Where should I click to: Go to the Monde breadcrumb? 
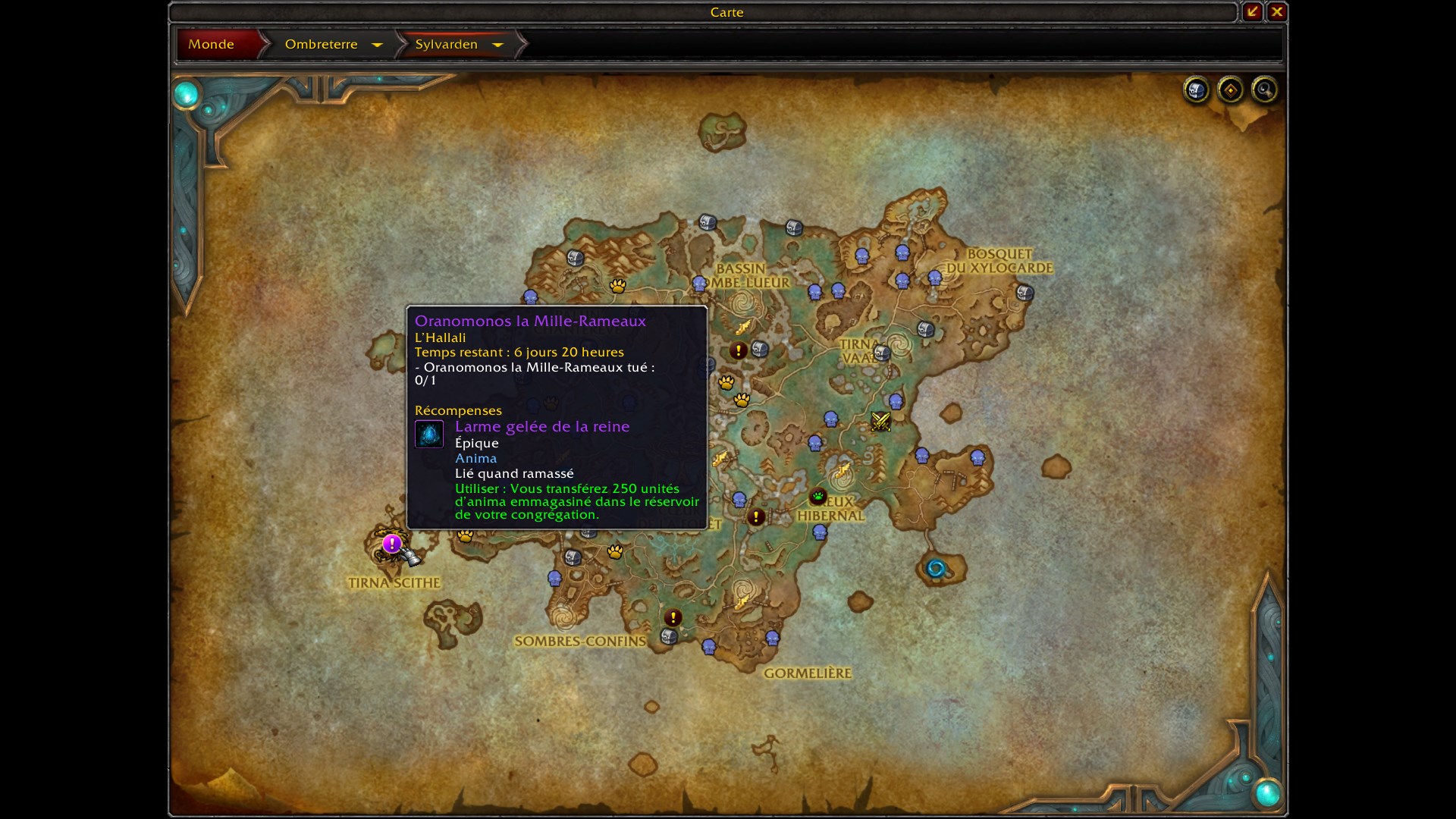(x=212, y=44)
